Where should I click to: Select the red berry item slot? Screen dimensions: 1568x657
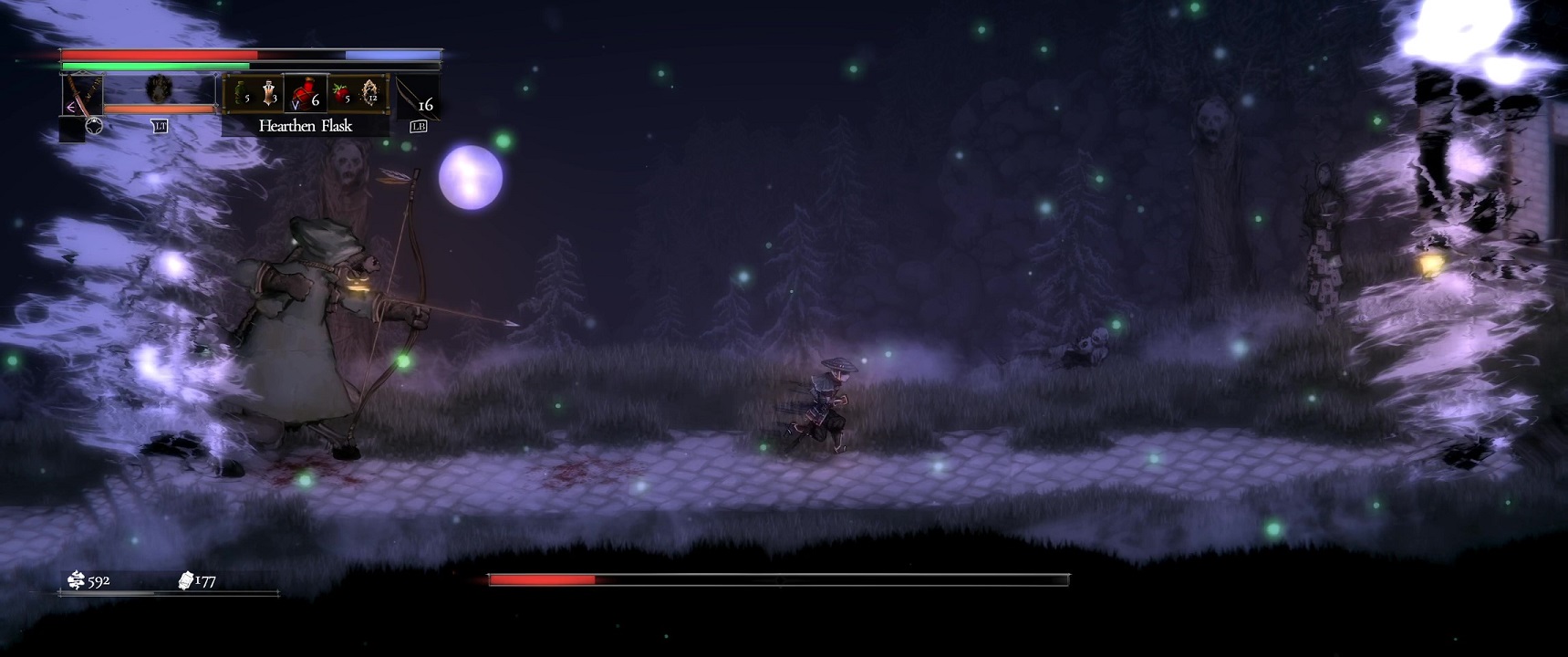pyautogui.click(x=341, y=93)
